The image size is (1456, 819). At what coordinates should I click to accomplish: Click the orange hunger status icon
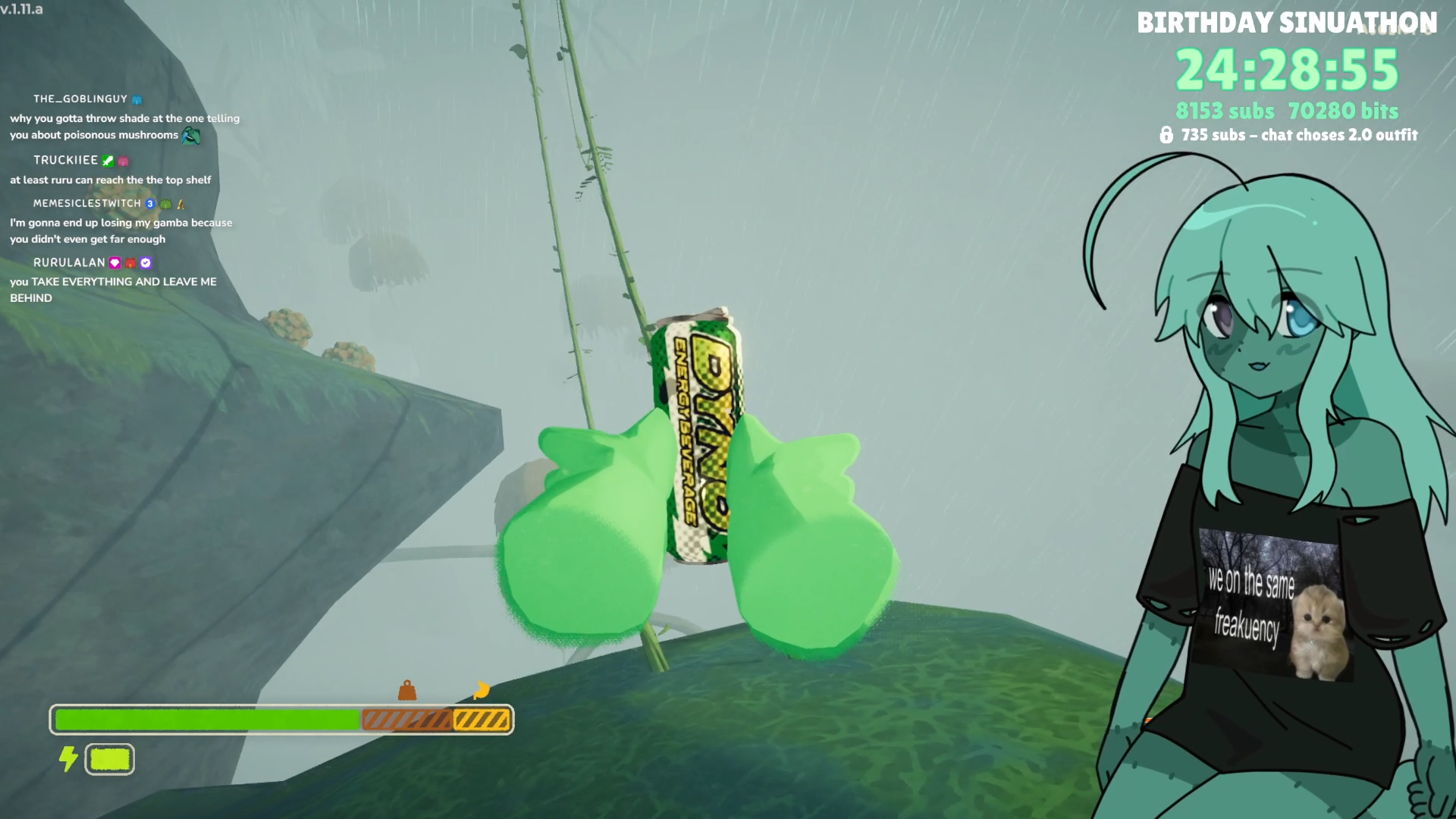click(482, 690)
